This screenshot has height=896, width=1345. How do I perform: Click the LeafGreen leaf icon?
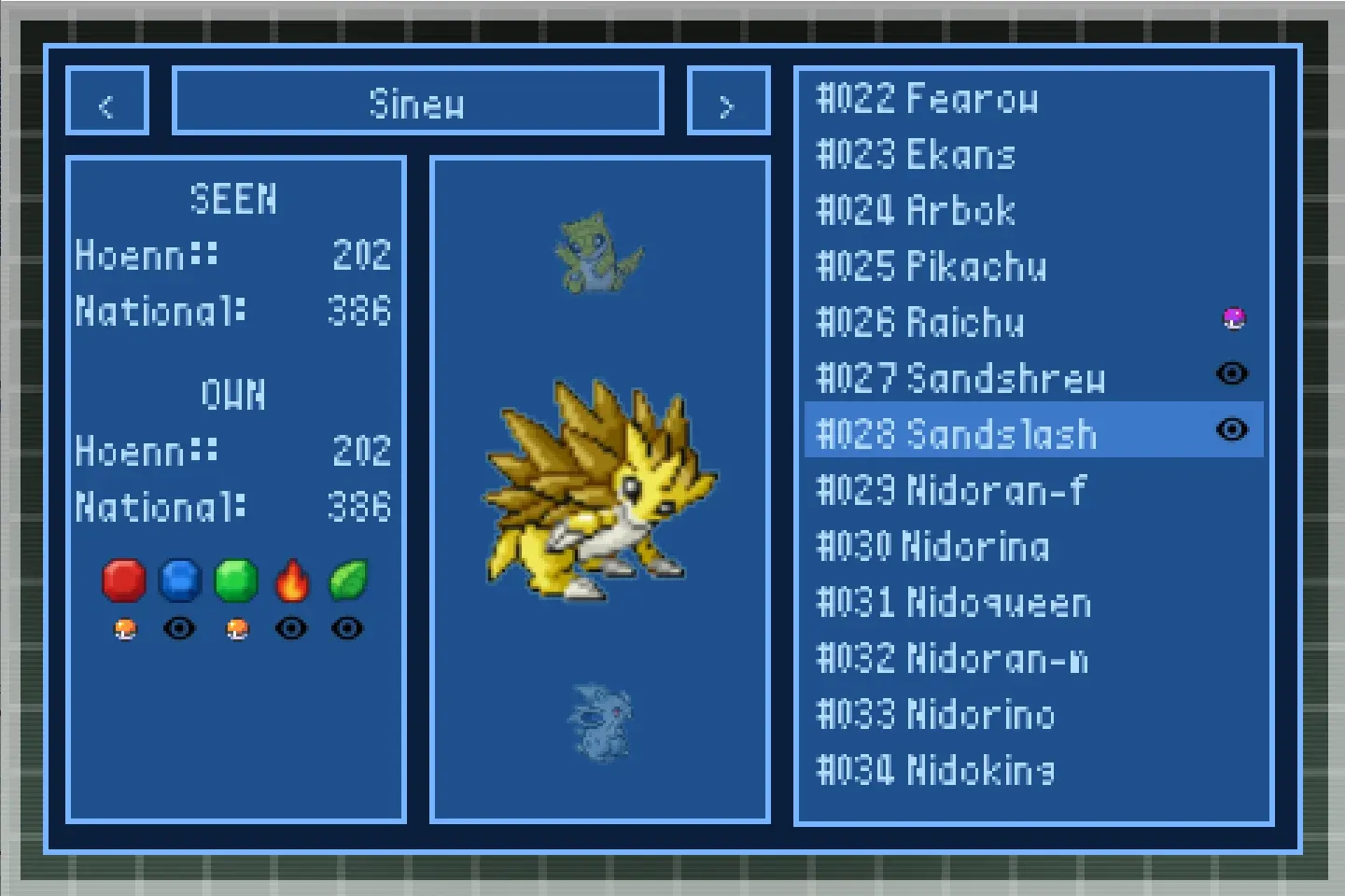[346, 579]
